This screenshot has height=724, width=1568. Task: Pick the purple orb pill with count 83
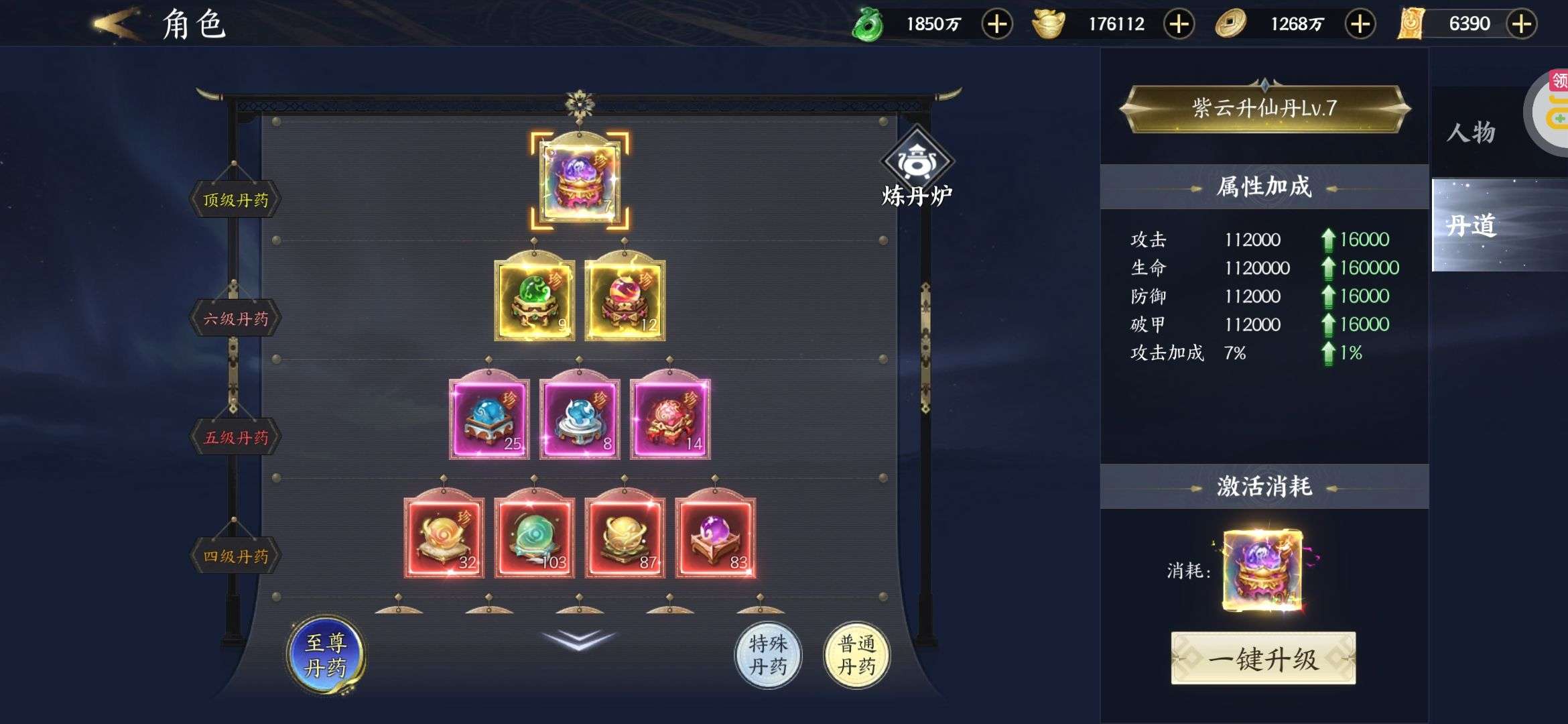(716, 538)
